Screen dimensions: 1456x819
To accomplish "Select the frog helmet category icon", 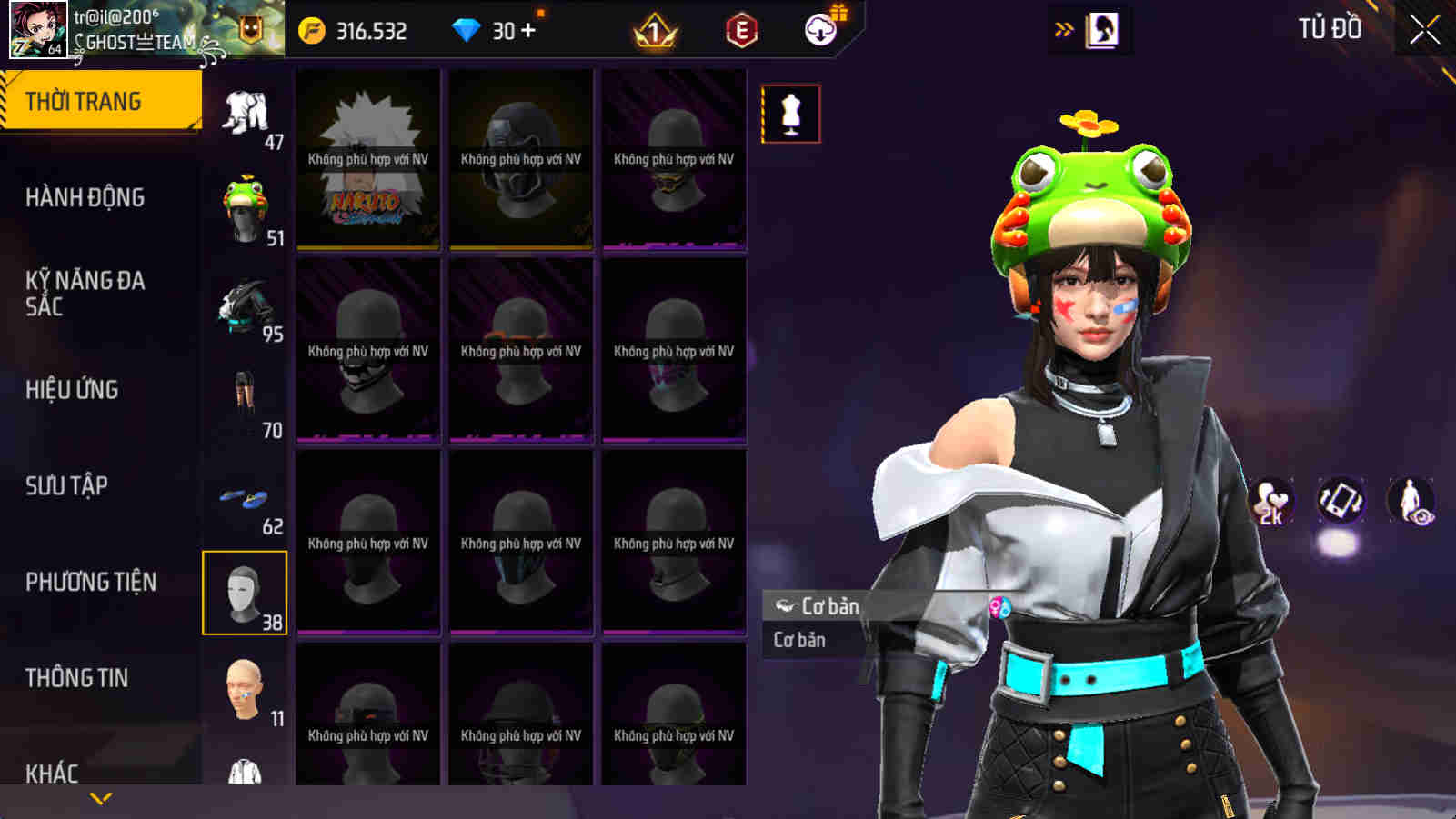I will 244,202.
